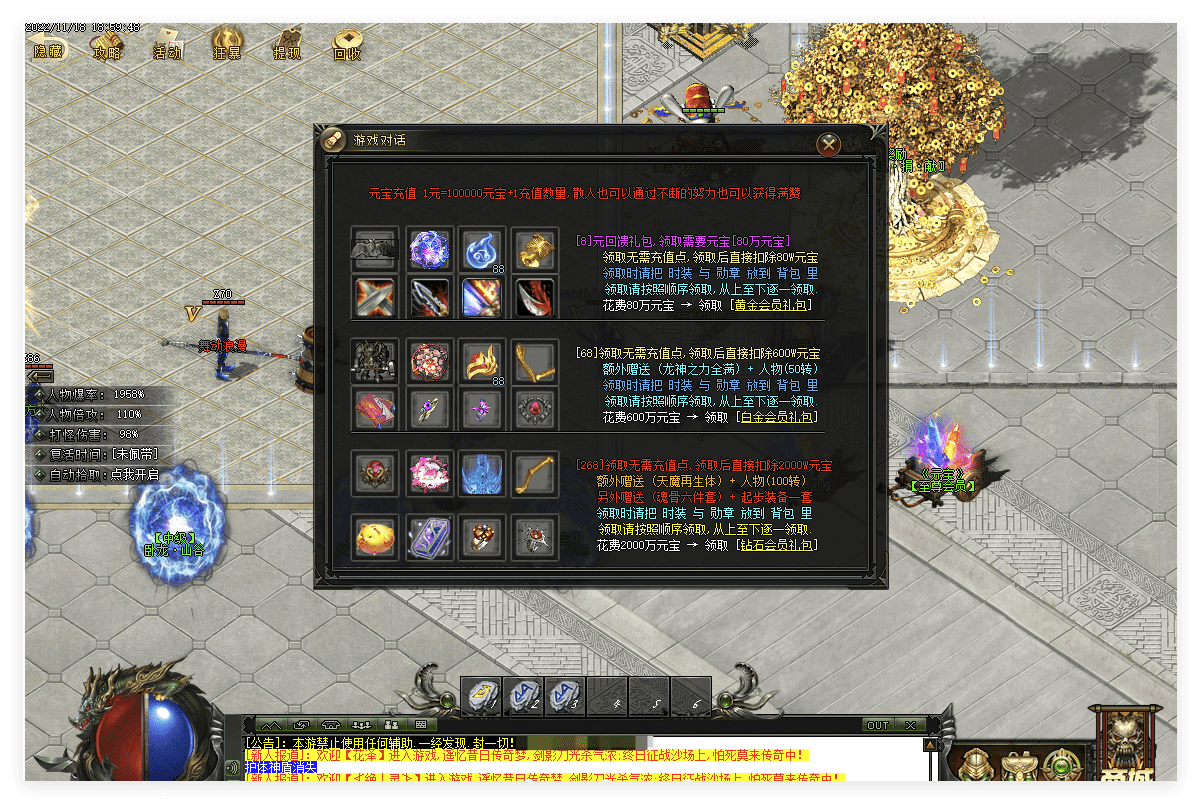The image size is (1200, 804).
Task: Claim the 黄金会员礼包 gift pack
Action: tap(773, 305)
